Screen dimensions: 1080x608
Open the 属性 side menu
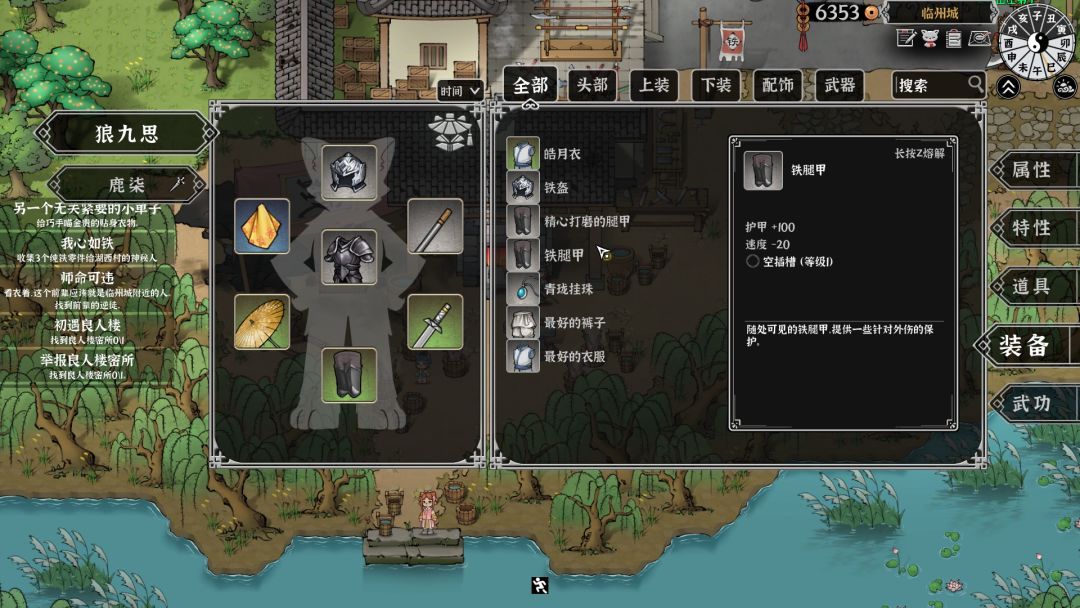click(x=1032, y=170)
